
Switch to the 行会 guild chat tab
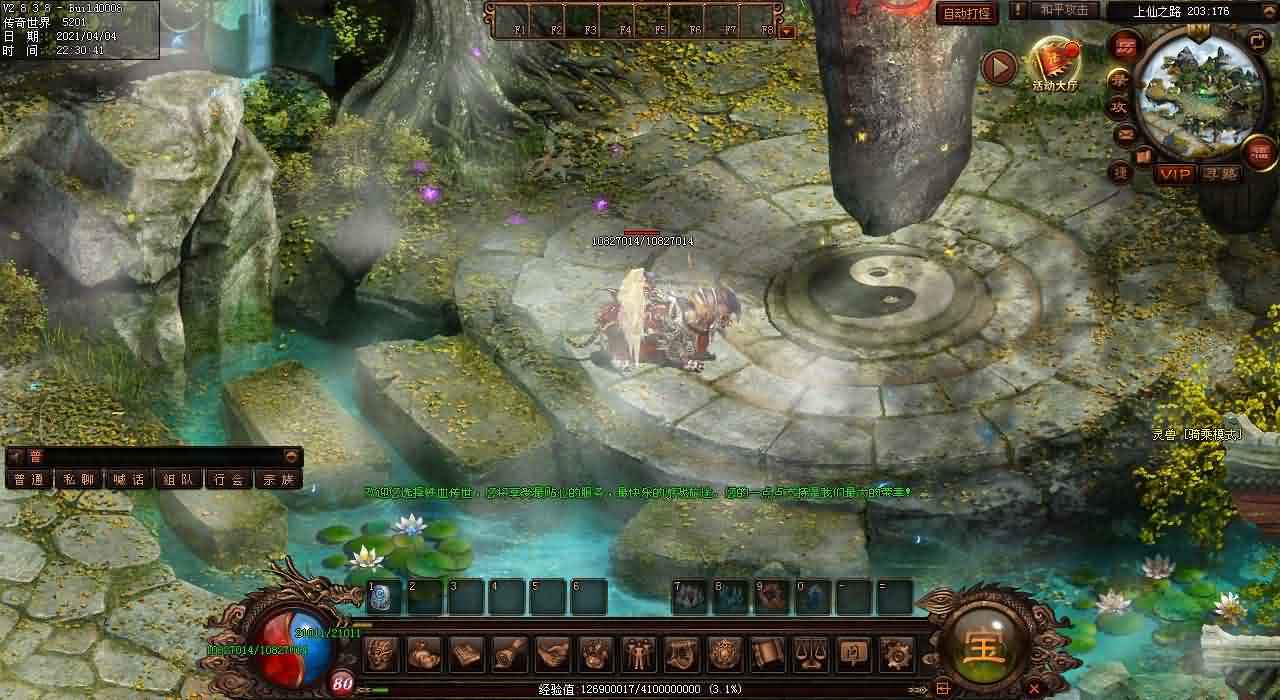coord(228,479)
